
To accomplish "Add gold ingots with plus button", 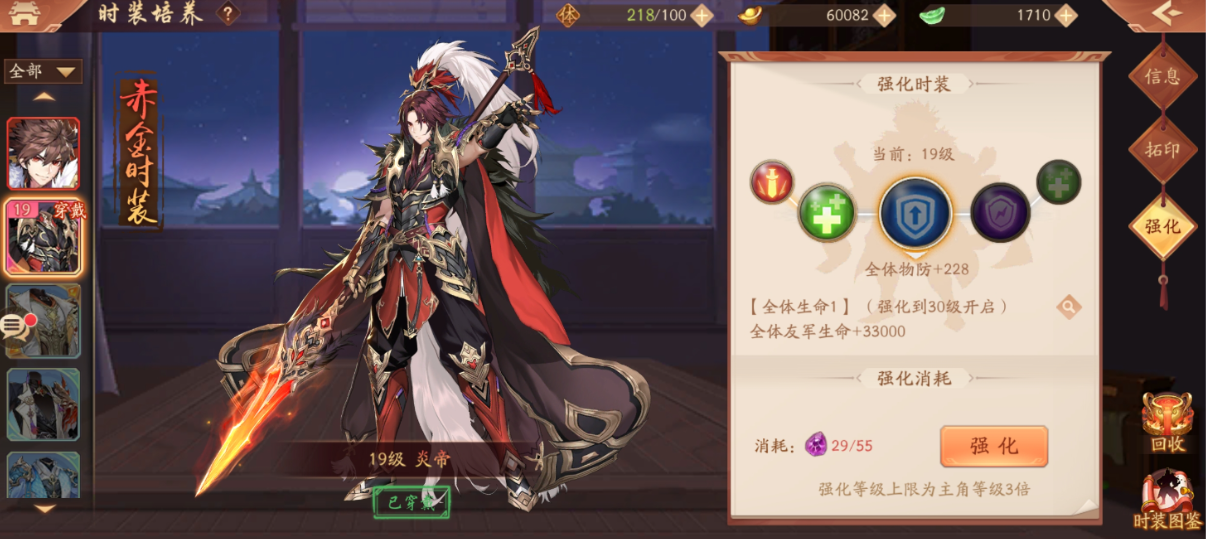I will point(884,15).
